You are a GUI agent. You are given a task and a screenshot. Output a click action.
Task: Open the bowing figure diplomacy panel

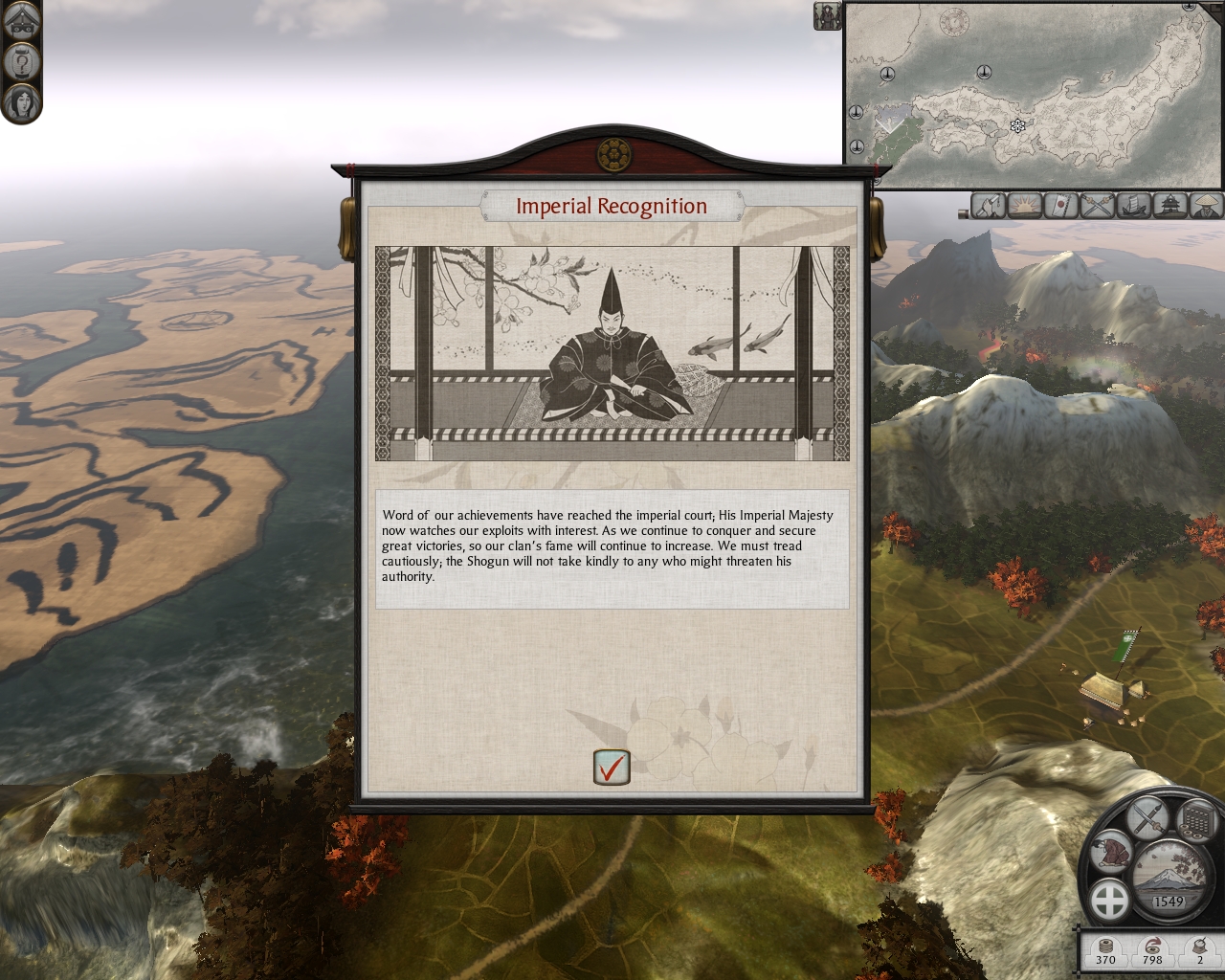1112,851
